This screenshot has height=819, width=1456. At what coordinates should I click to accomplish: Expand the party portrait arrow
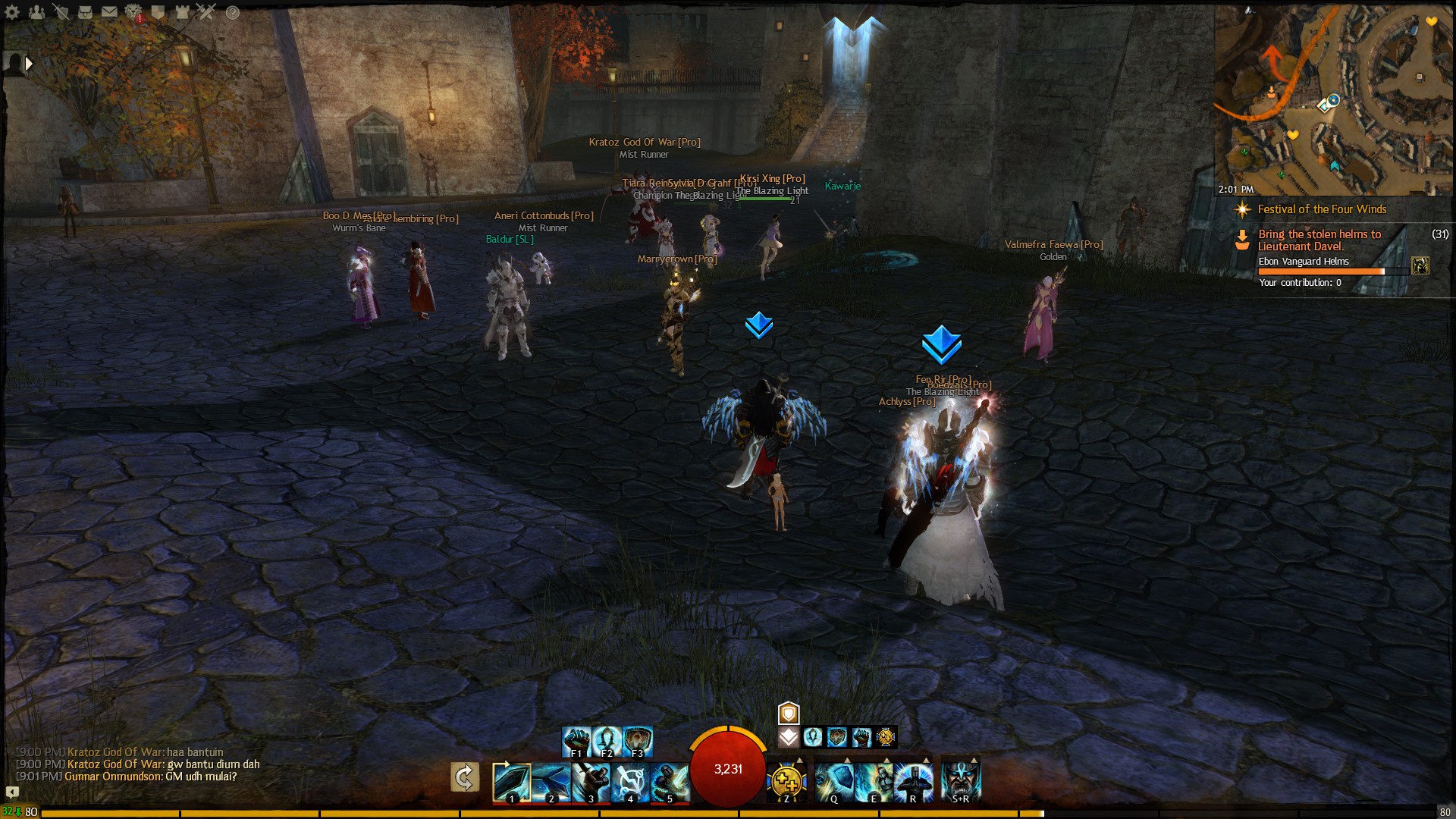29,64
